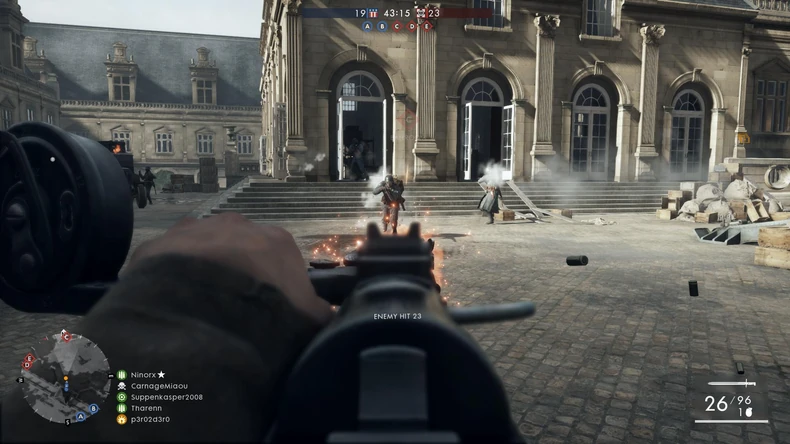Pick Tharenn in the squad list
This screenshot has height=444, width=790.
click(x=148, y=408)
